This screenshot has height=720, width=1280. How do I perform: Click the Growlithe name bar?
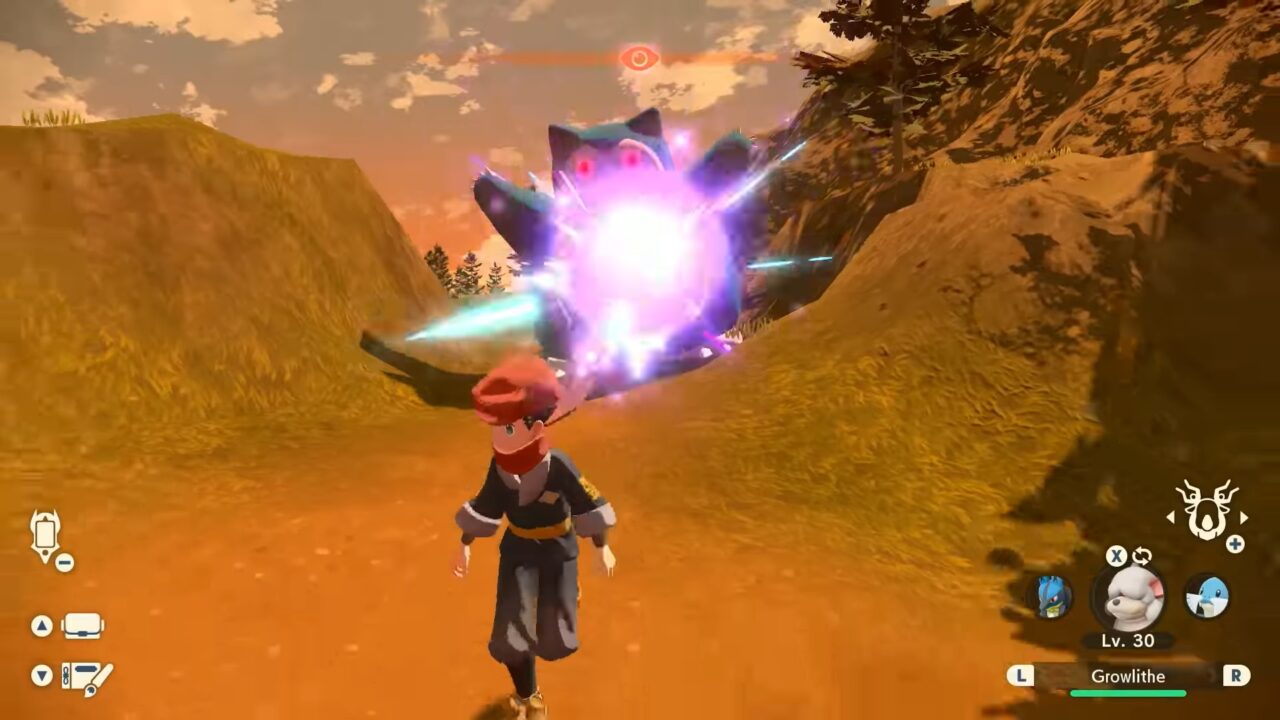[1128, 676]
